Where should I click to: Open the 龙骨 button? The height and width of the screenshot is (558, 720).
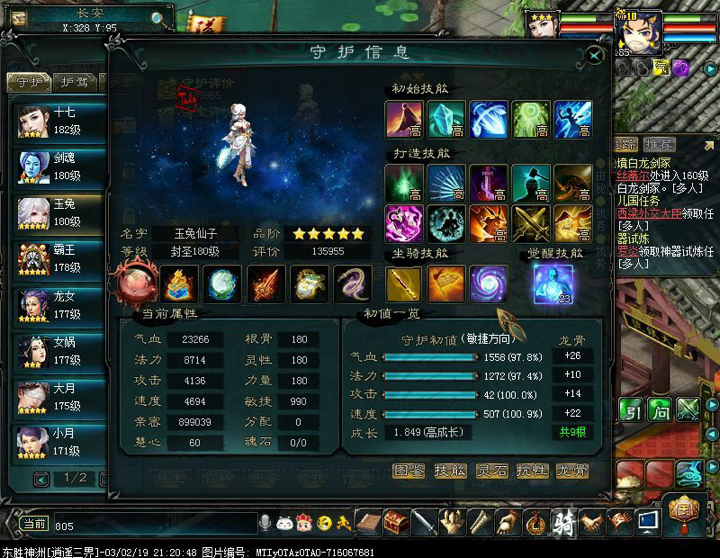pos(572,470)
